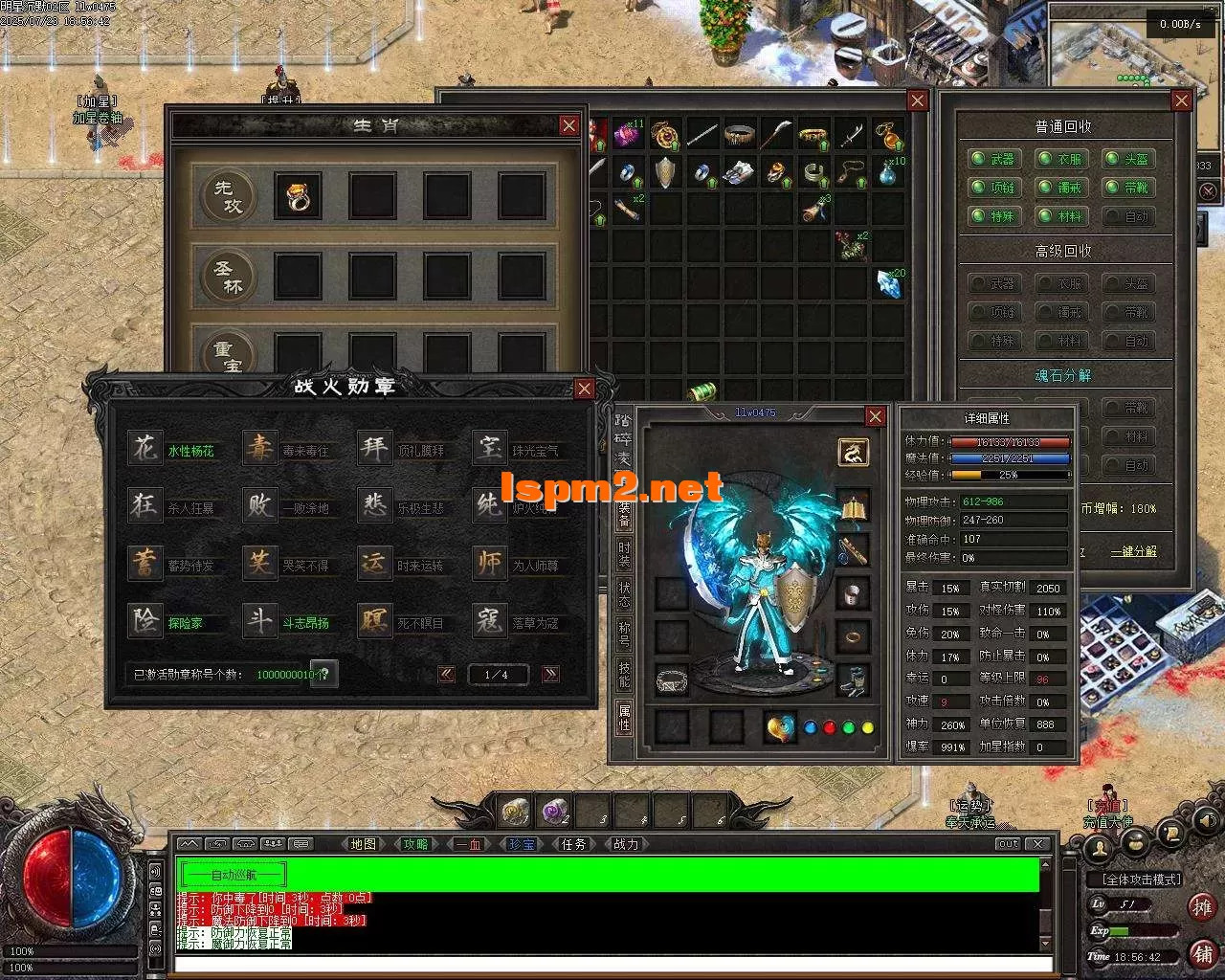Select the 斗志昂扬 medal title
Viewport: 1225px width, 980px height.
click(305, 623)
